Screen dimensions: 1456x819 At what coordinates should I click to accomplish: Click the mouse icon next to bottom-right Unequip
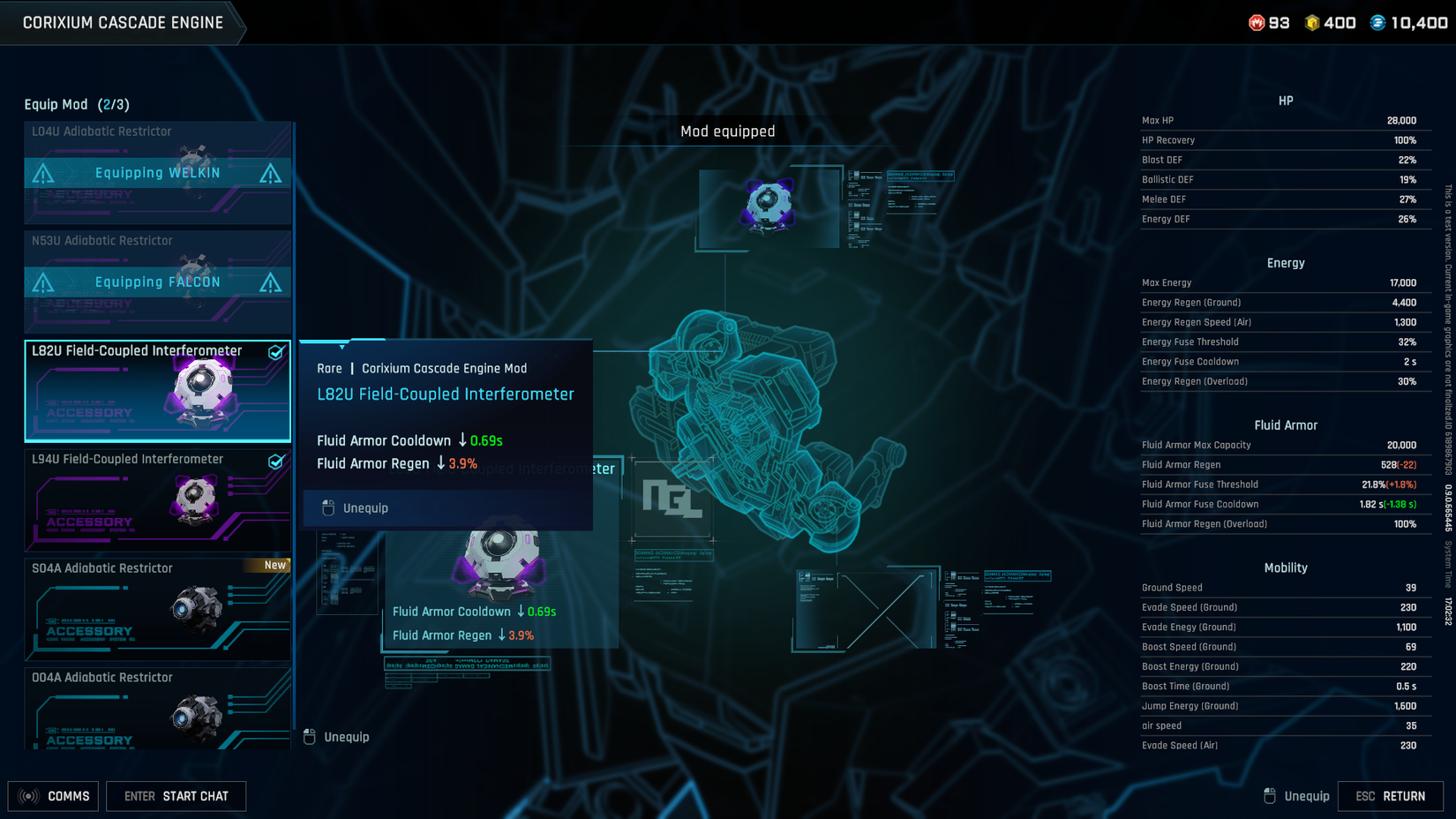(x=1270, y=795)
